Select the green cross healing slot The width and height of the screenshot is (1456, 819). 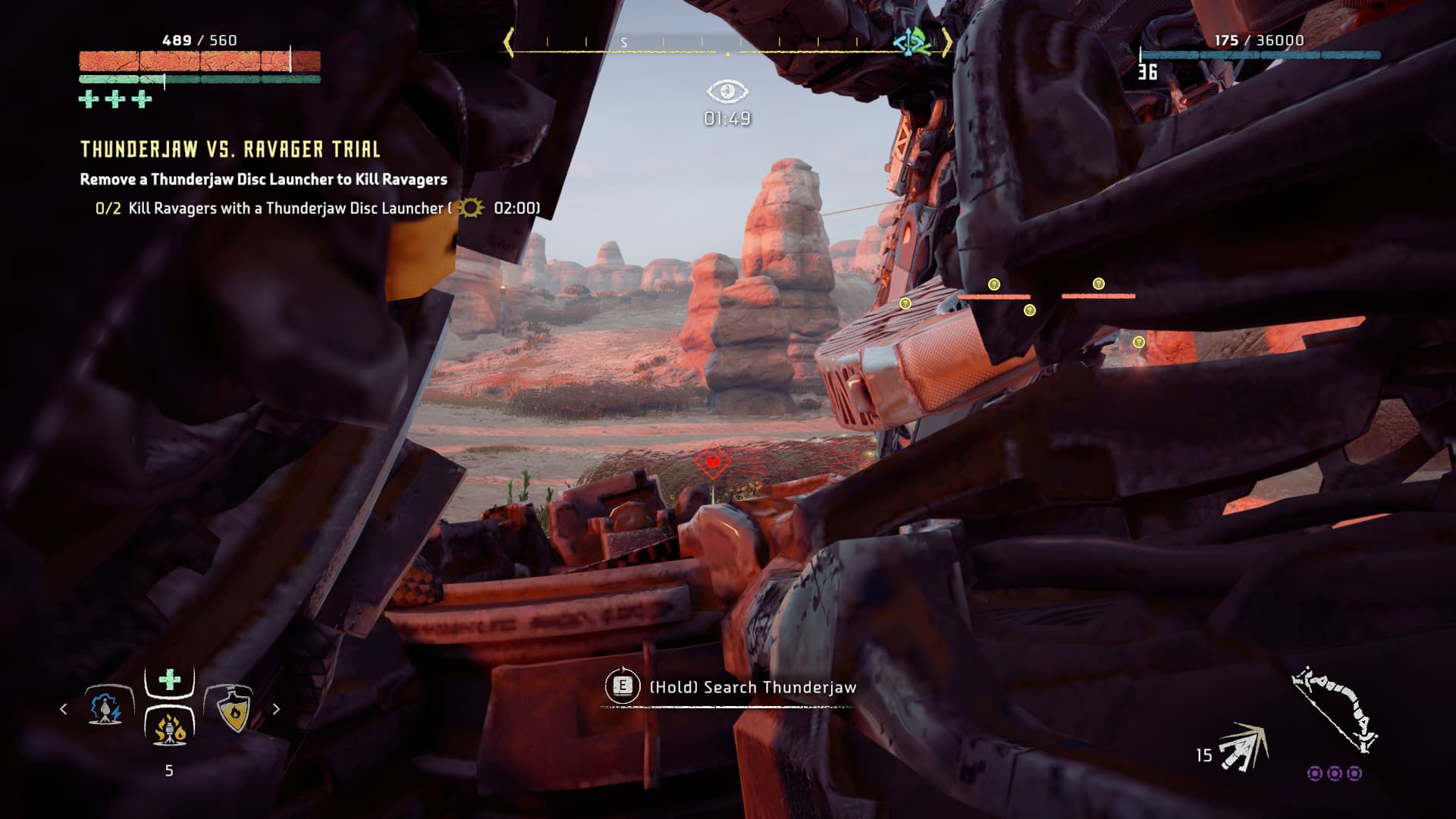point(169,679)
